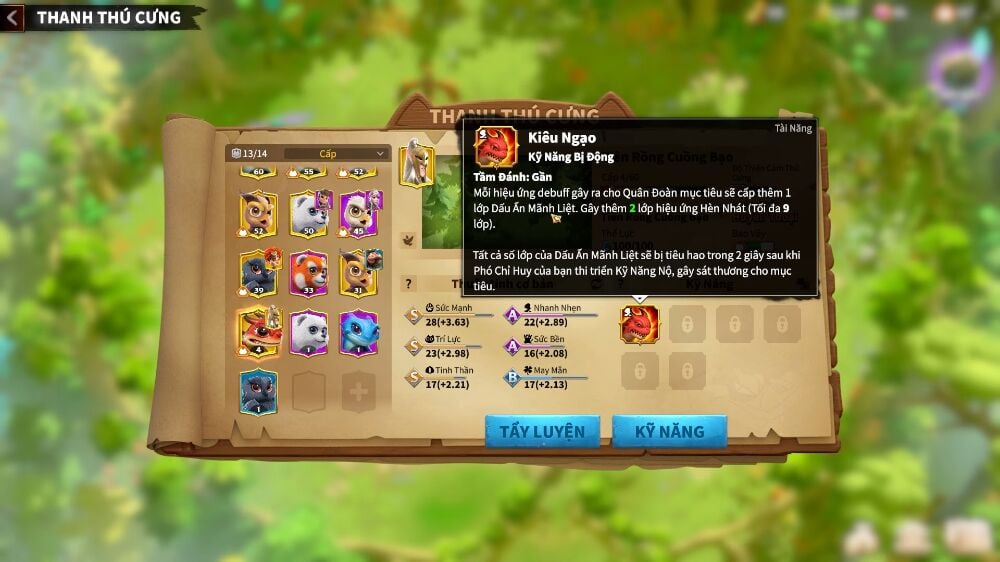Open the Cấp sort dropdown

337,153
